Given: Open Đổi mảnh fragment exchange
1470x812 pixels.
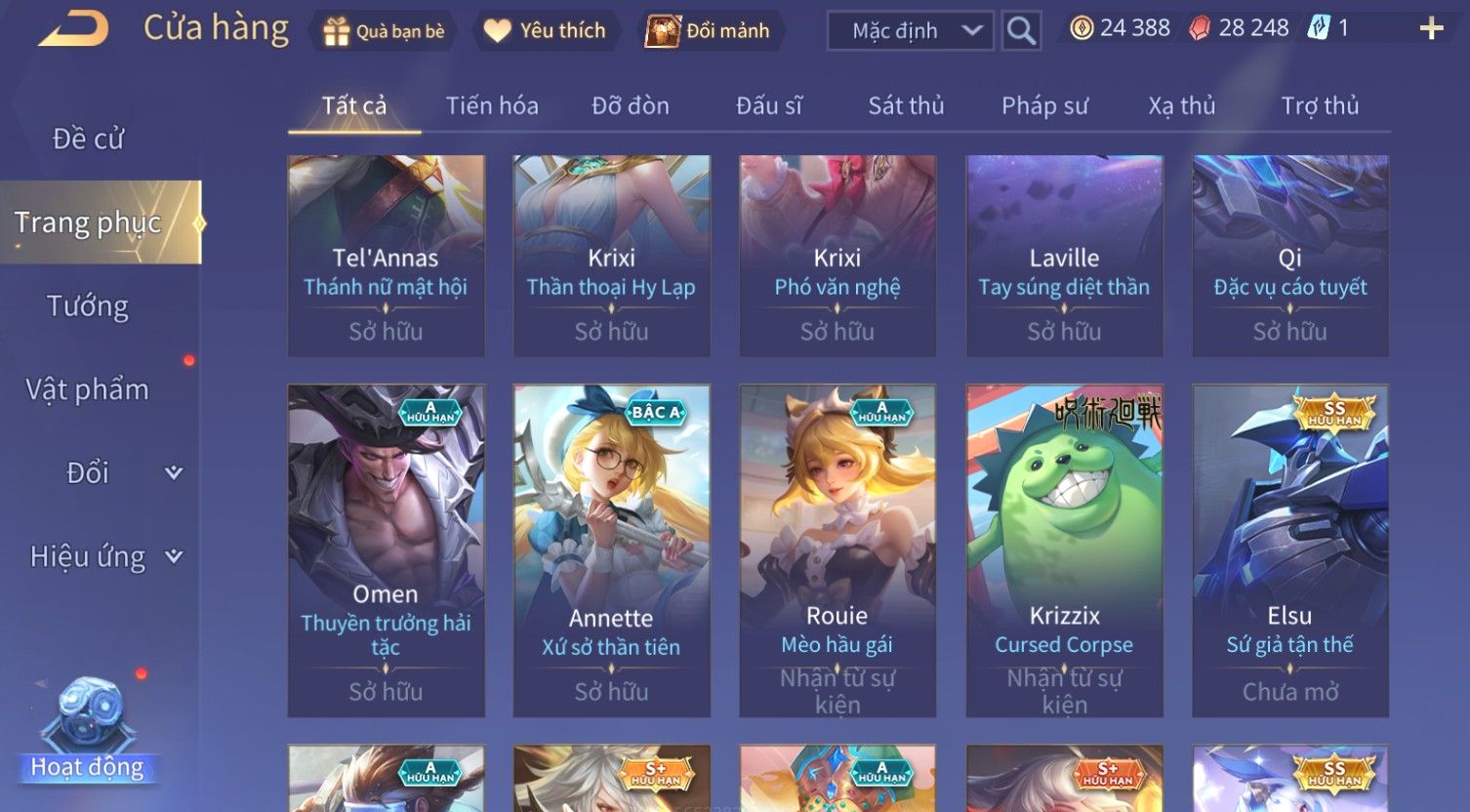Looking at the screenshot, I should (711, 31).
